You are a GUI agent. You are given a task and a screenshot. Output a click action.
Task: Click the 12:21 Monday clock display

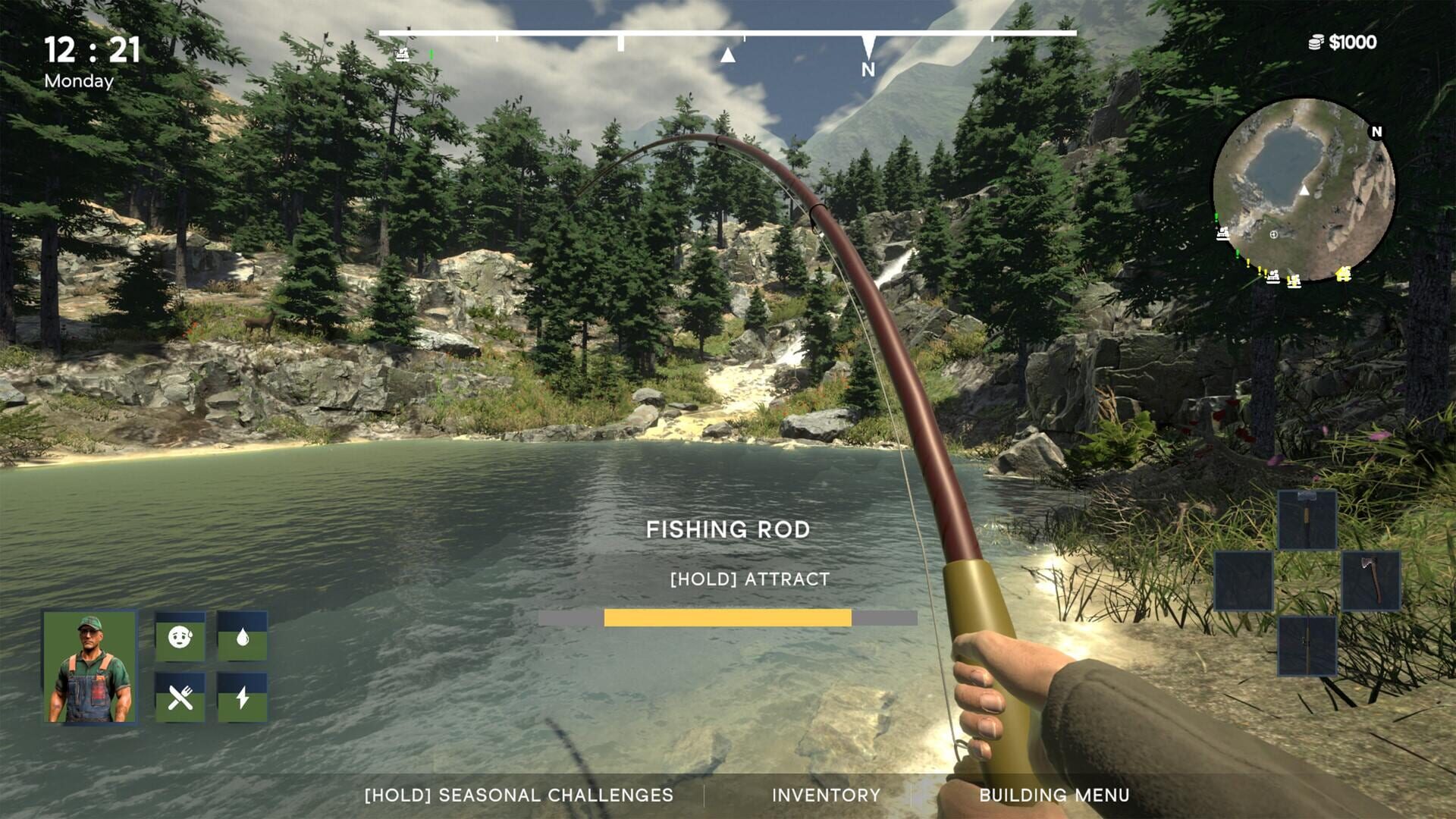[91, 59]
